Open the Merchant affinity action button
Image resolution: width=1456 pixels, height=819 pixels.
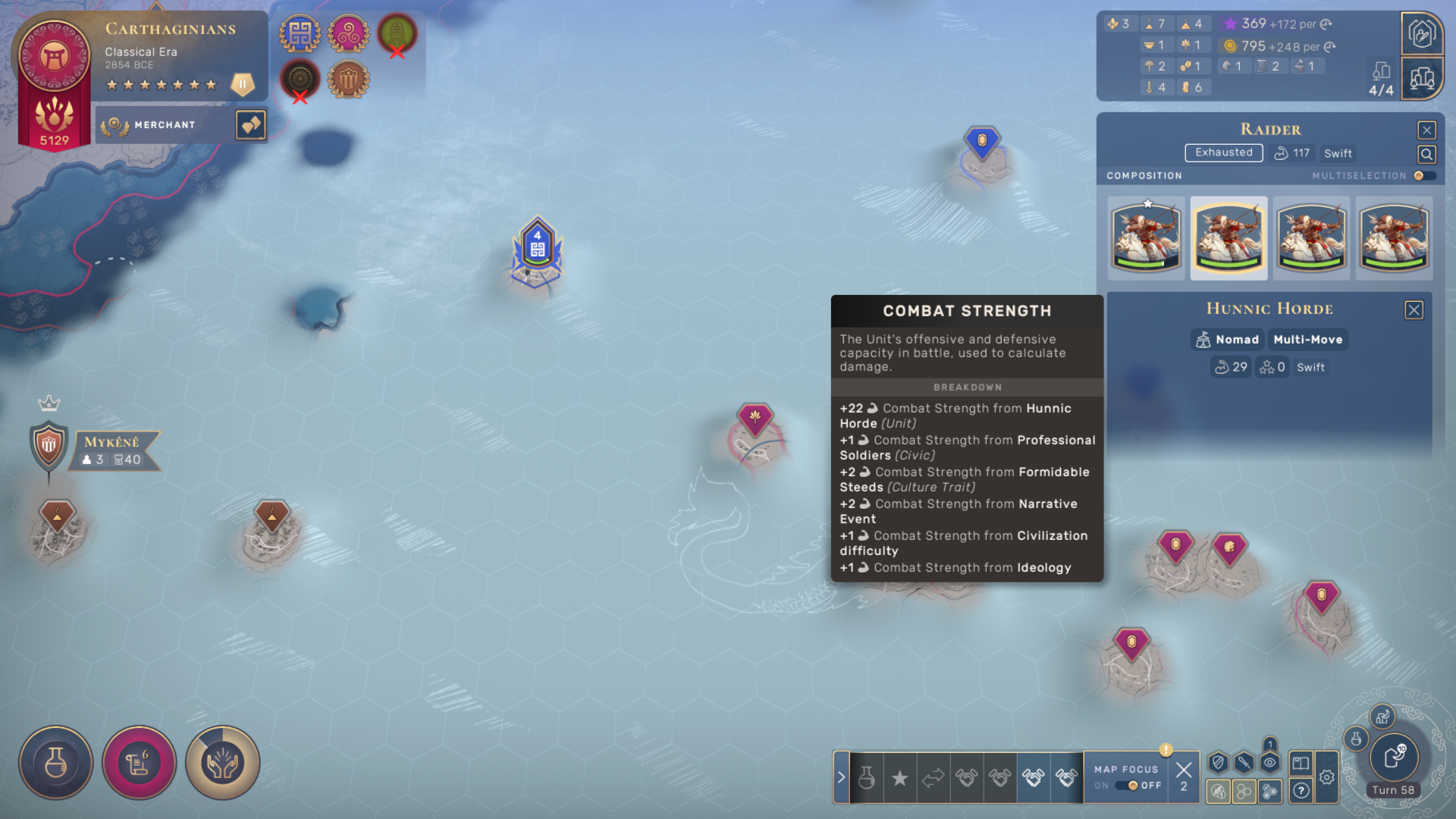tap(251, 125)
